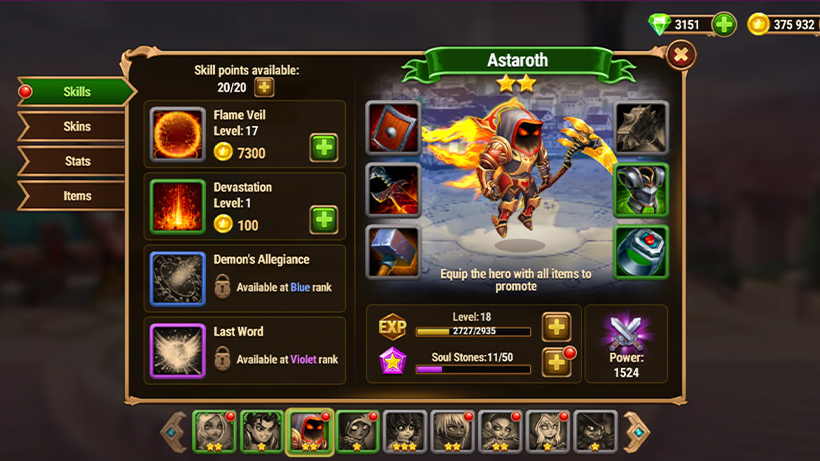This screenshot has height=461, width=820.
Task: Click the Demon's Allegiance skill icon
Action: [178, 279]
